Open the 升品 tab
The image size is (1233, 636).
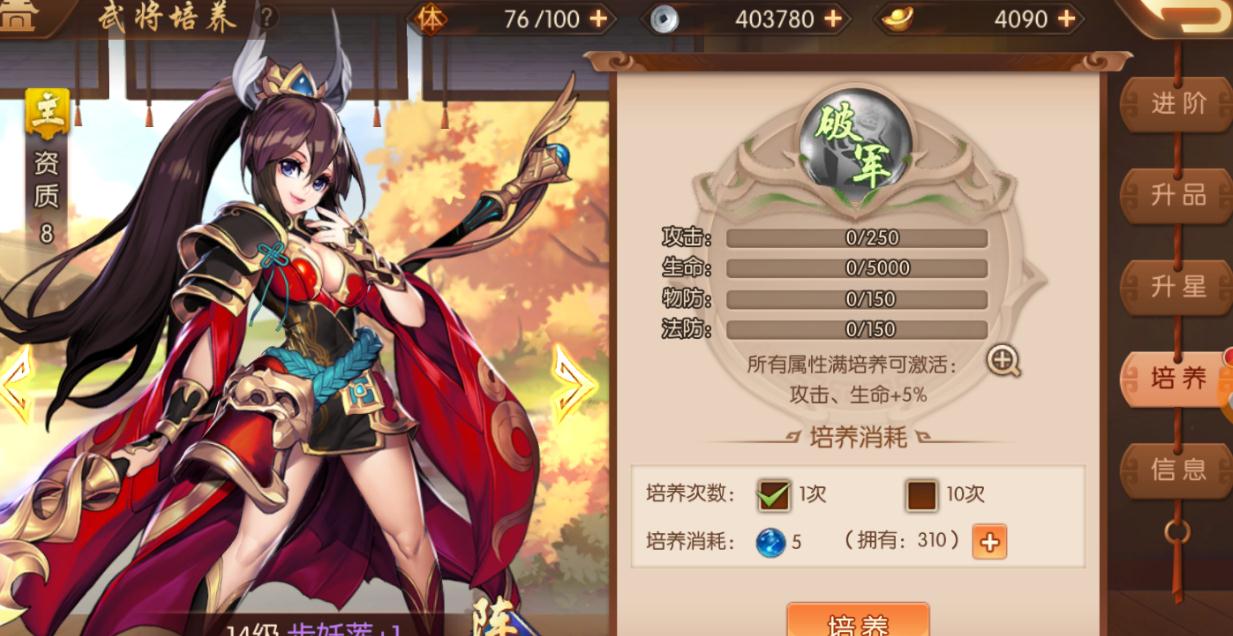(1177, 195)
